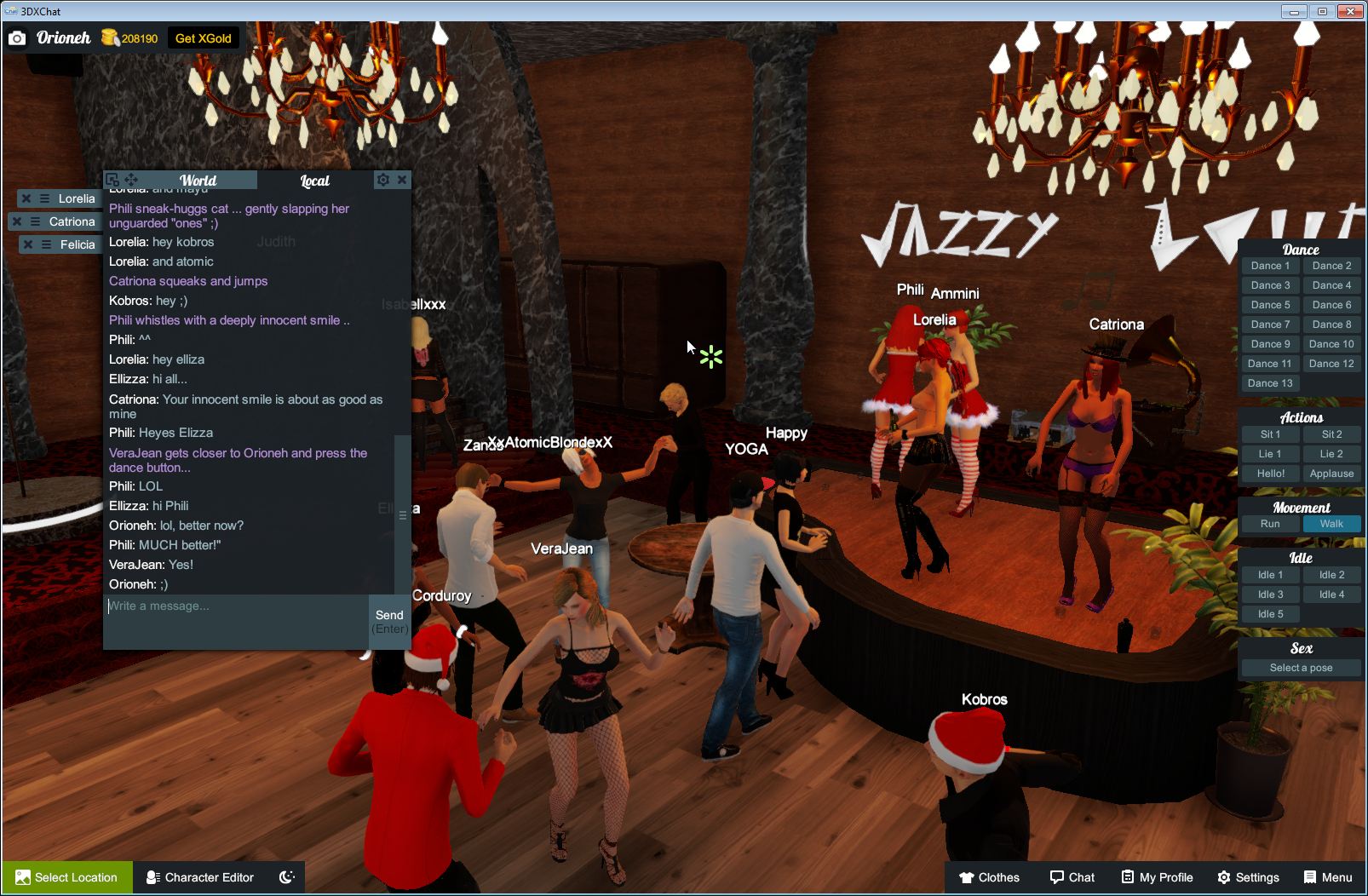
Task: Open the XGold coins icon
Action: click(111, 37)
